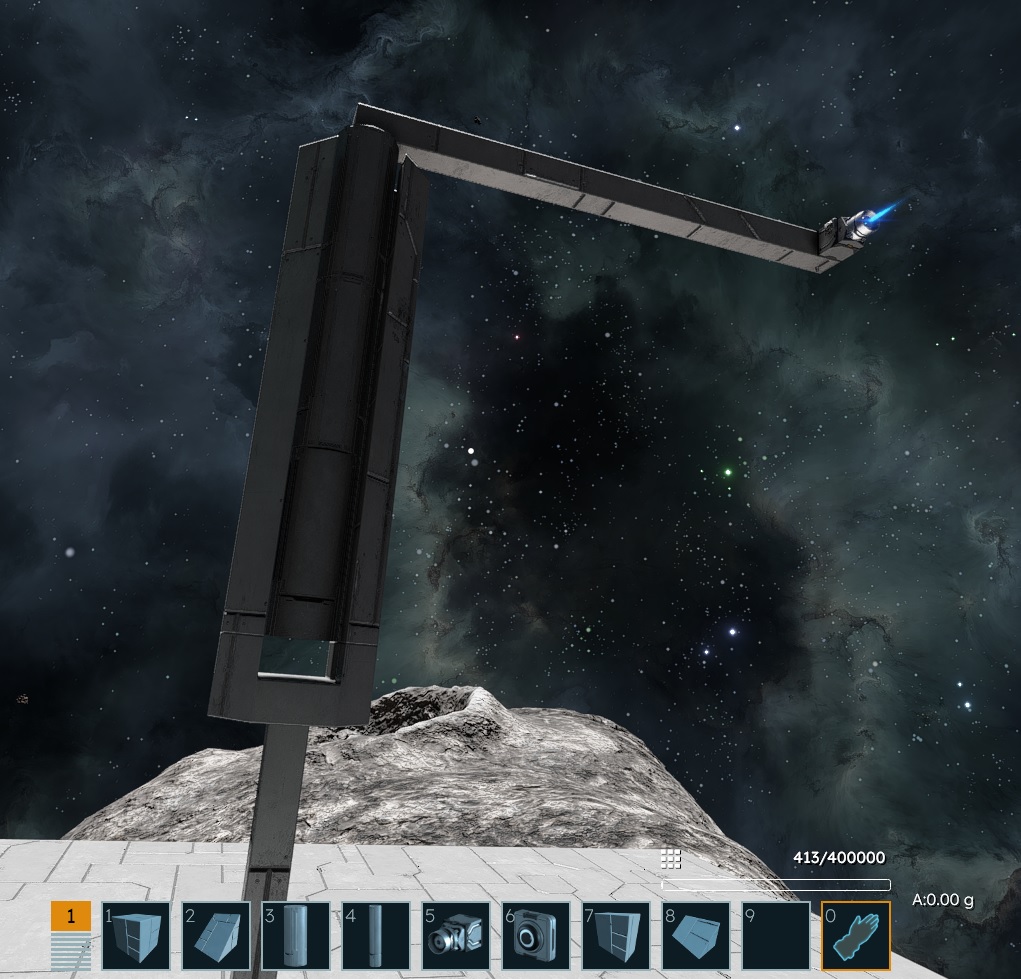Select the armor corner block in slot 7
The width and height of the screenshot is (1021, 979).
616,936
